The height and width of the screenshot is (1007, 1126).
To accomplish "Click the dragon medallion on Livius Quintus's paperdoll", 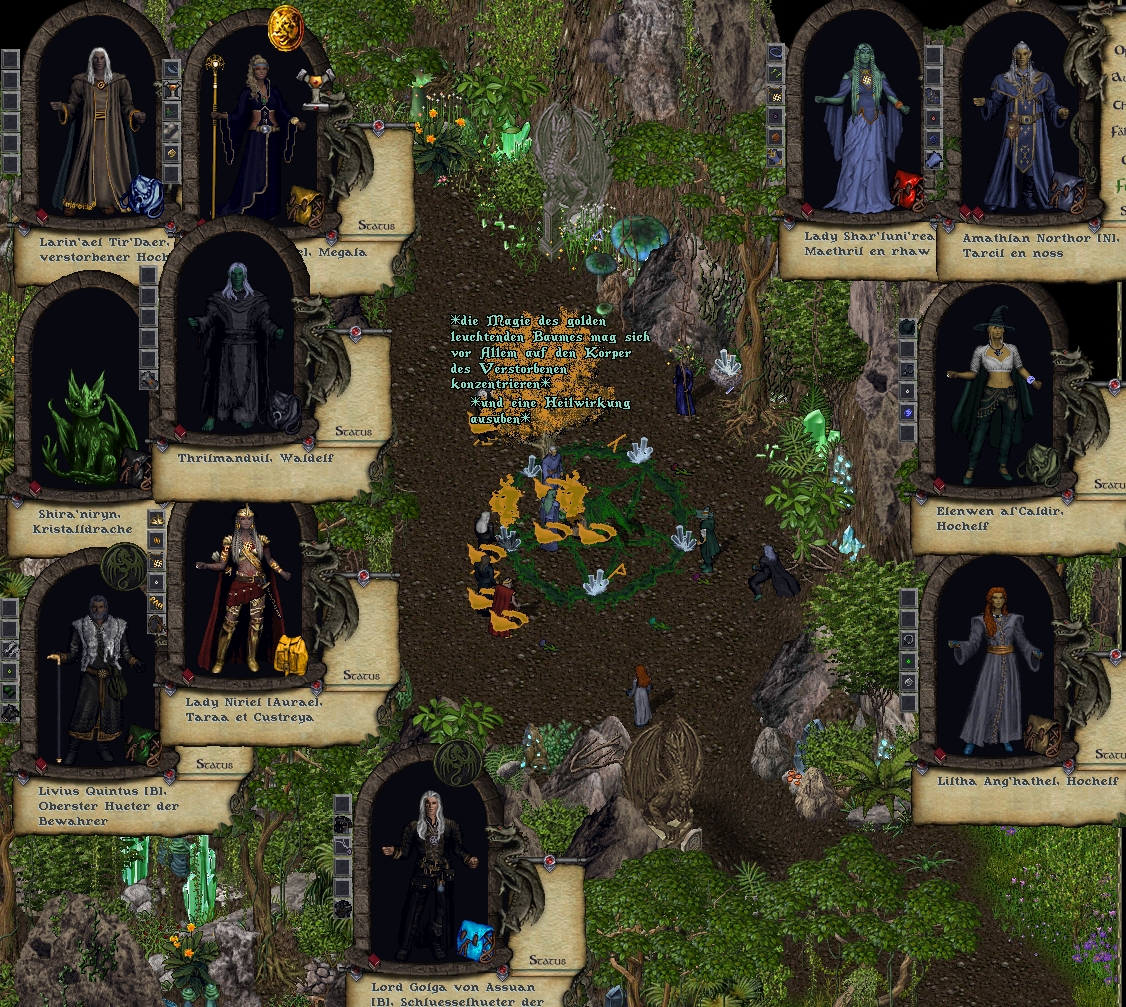I will click(x=121, y=567).
